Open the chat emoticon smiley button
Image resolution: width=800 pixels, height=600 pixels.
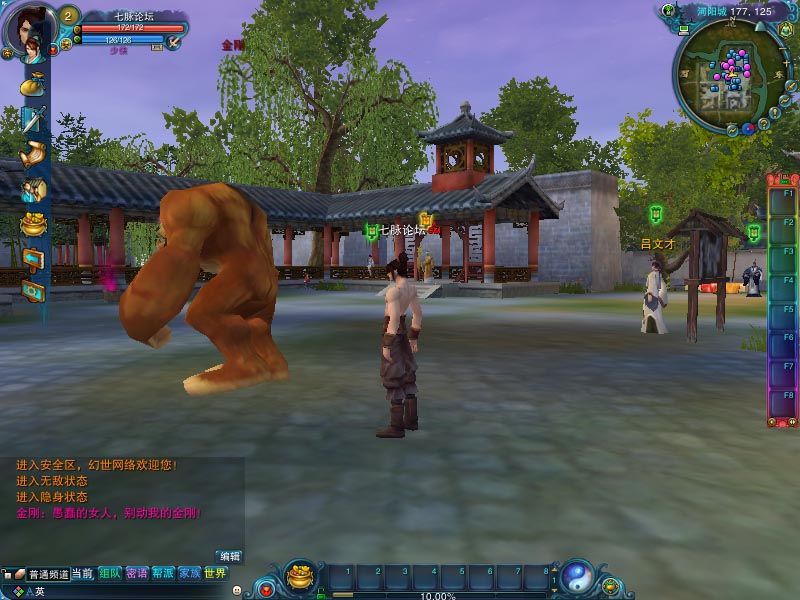tap(236, 591)
